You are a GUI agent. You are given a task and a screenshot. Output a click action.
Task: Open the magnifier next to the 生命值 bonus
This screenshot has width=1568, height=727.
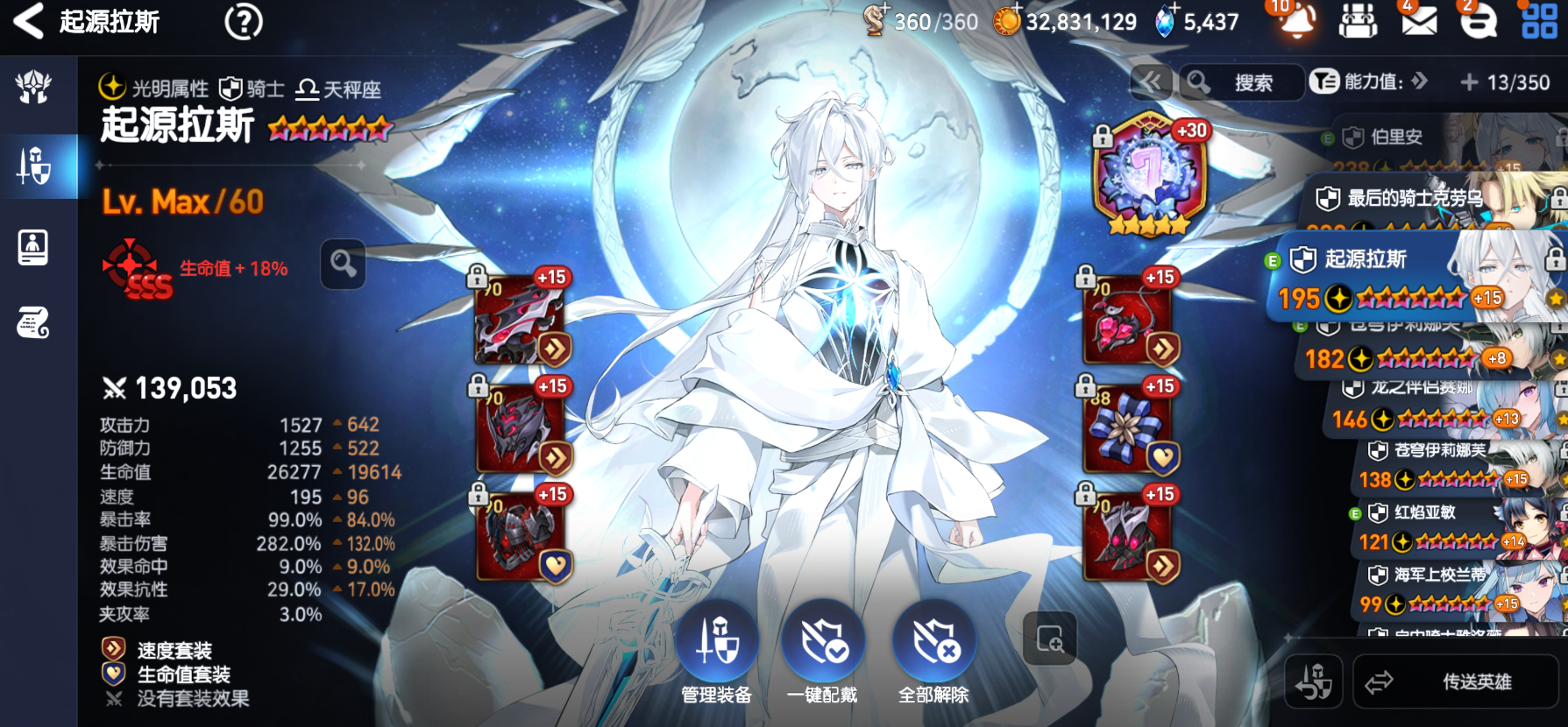click(x=343, y=263)
